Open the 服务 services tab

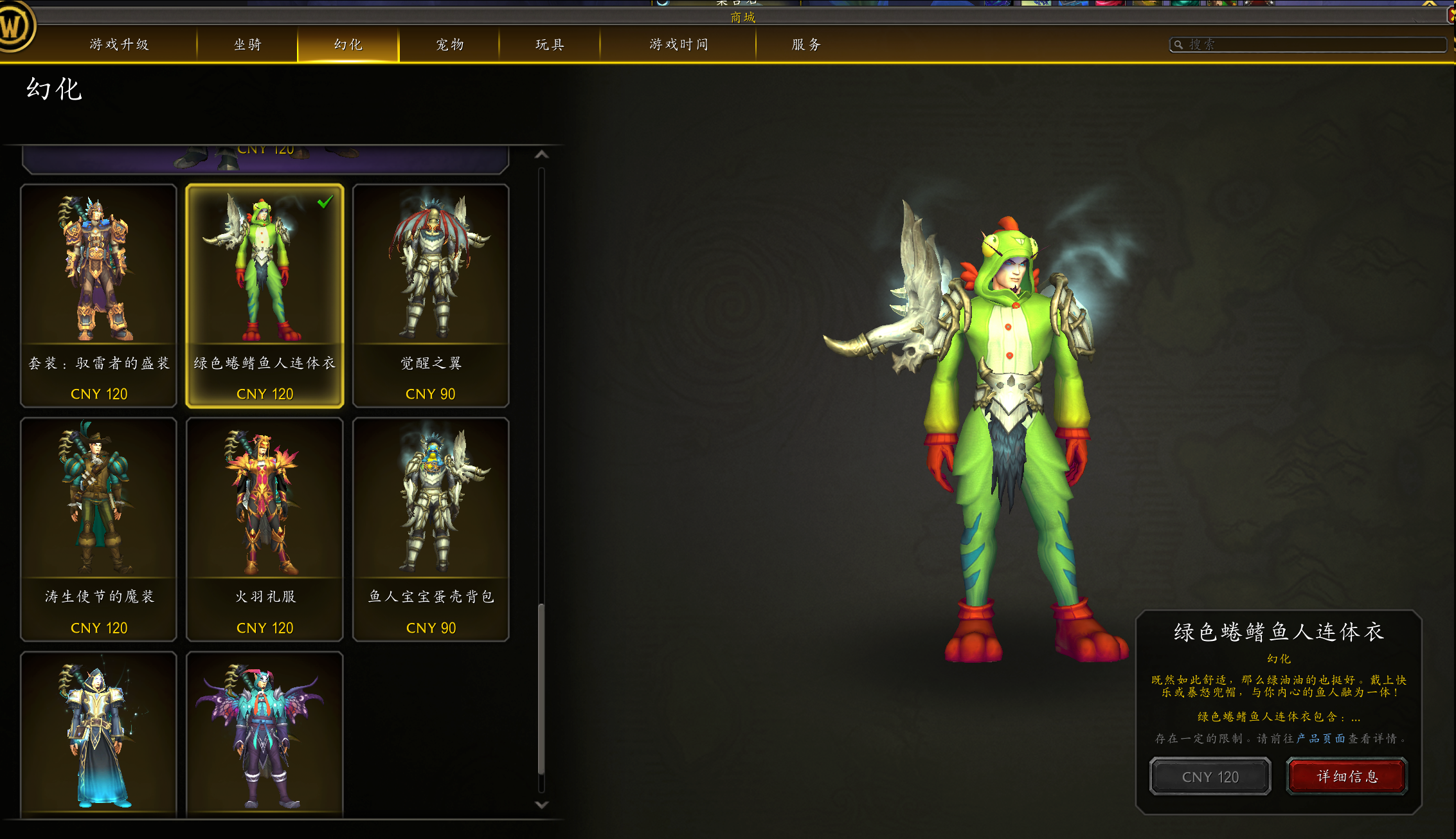coord(806,44)
